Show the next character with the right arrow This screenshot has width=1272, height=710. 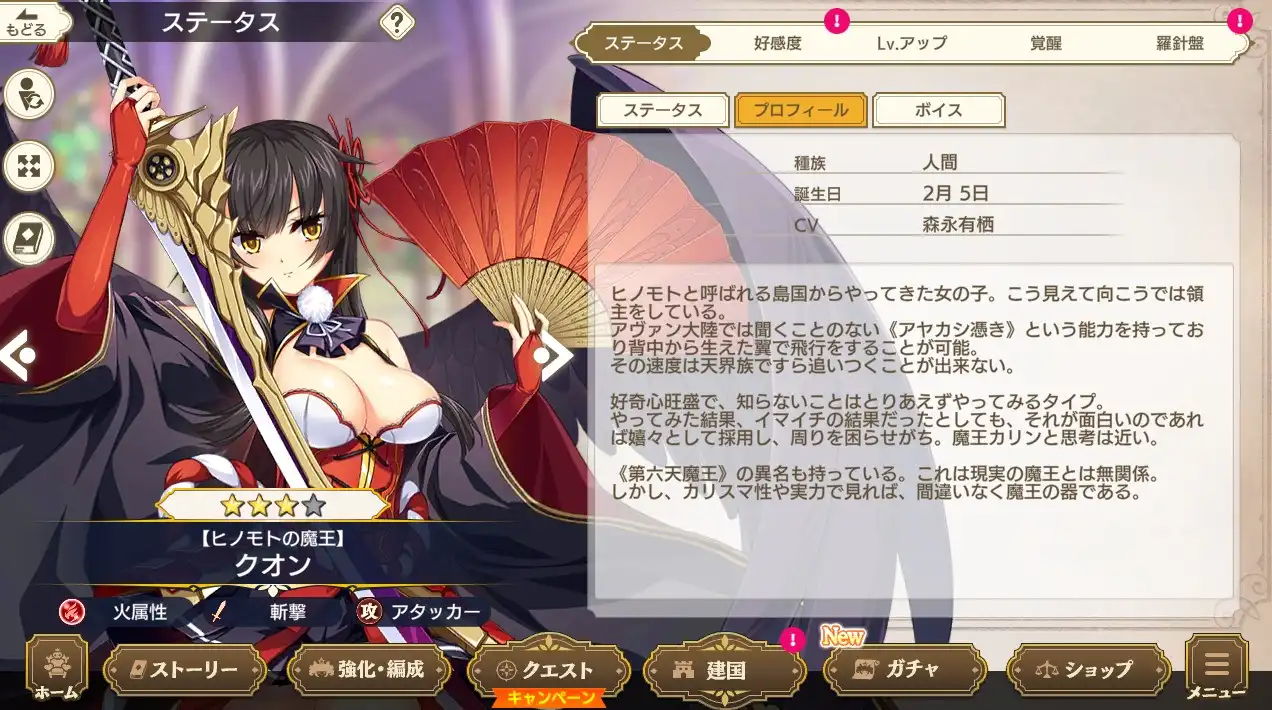tap(551, 354)
